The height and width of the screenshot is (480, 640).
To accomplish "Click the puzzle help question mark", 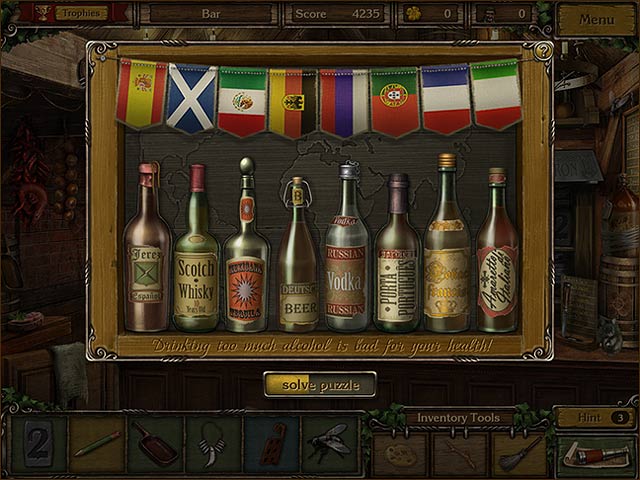I will (x=543, y=50).
